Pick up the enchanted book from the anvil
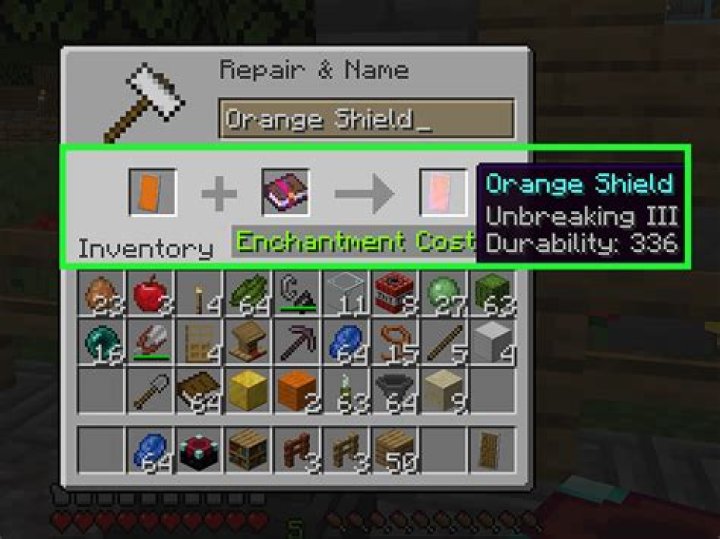This screenshot has width=720, height=539. coord(286,192)
